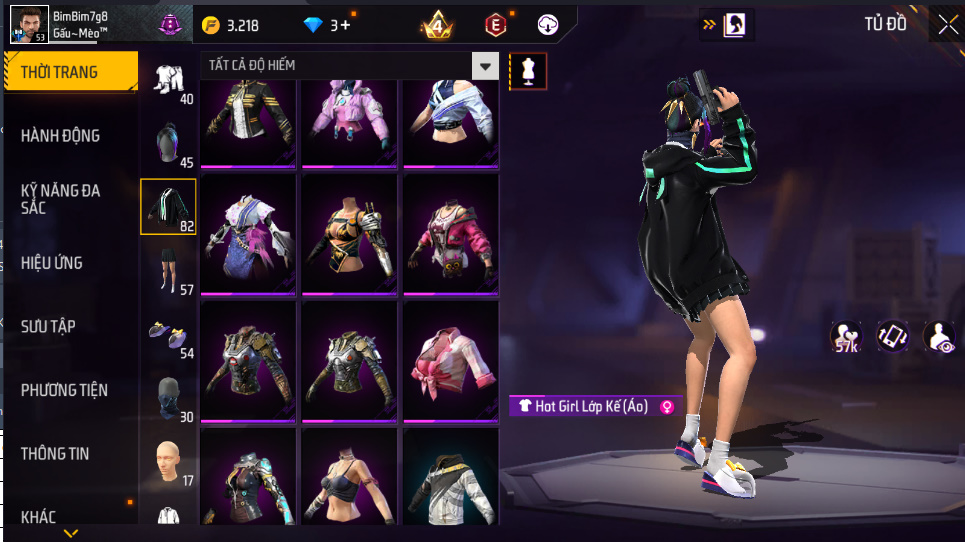The image size is (965, 542).
Task: Select the pink tied crop shirt
Action: pyautogui.click(x=449, y=358)
